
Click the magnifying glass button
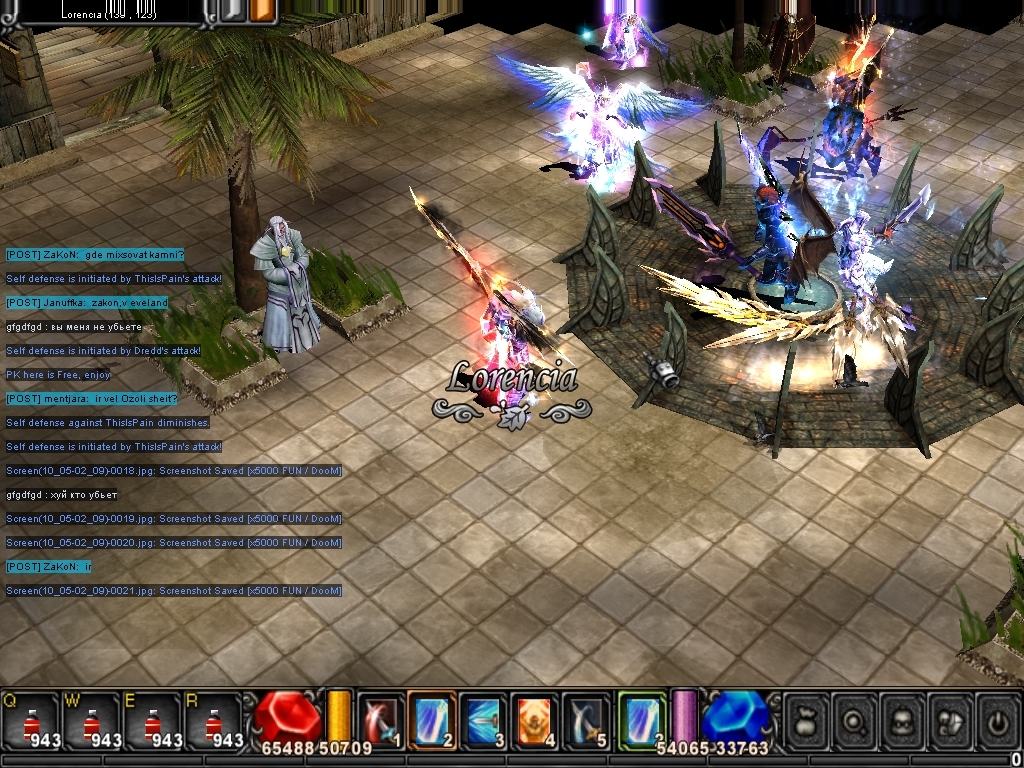click(855, 721)
